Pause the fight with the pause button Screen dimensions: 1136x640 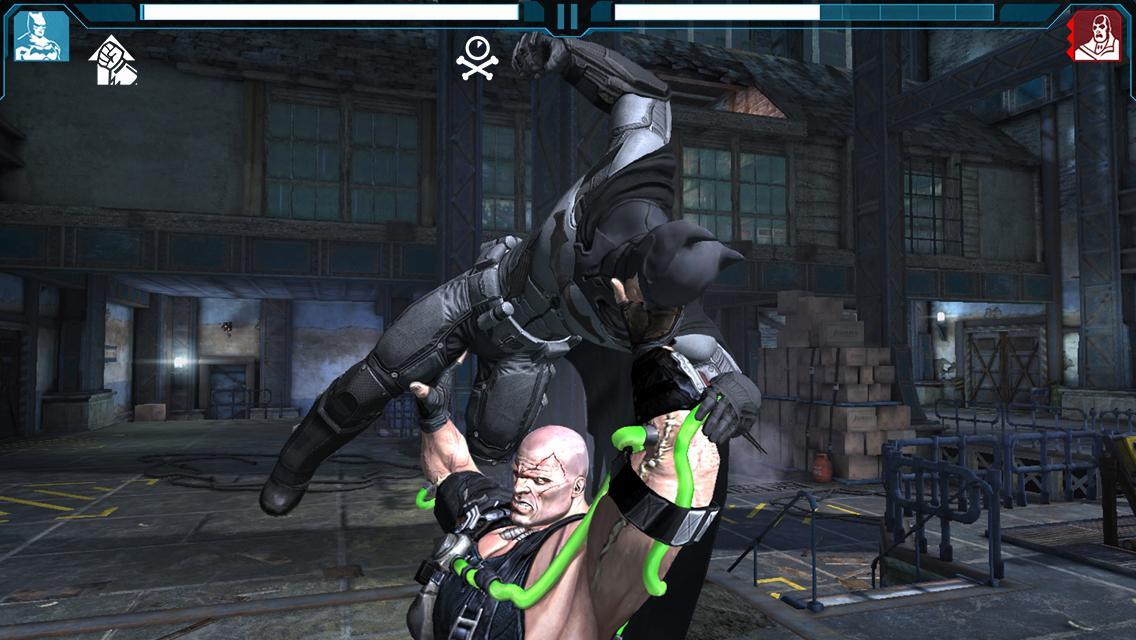(567, 16)
